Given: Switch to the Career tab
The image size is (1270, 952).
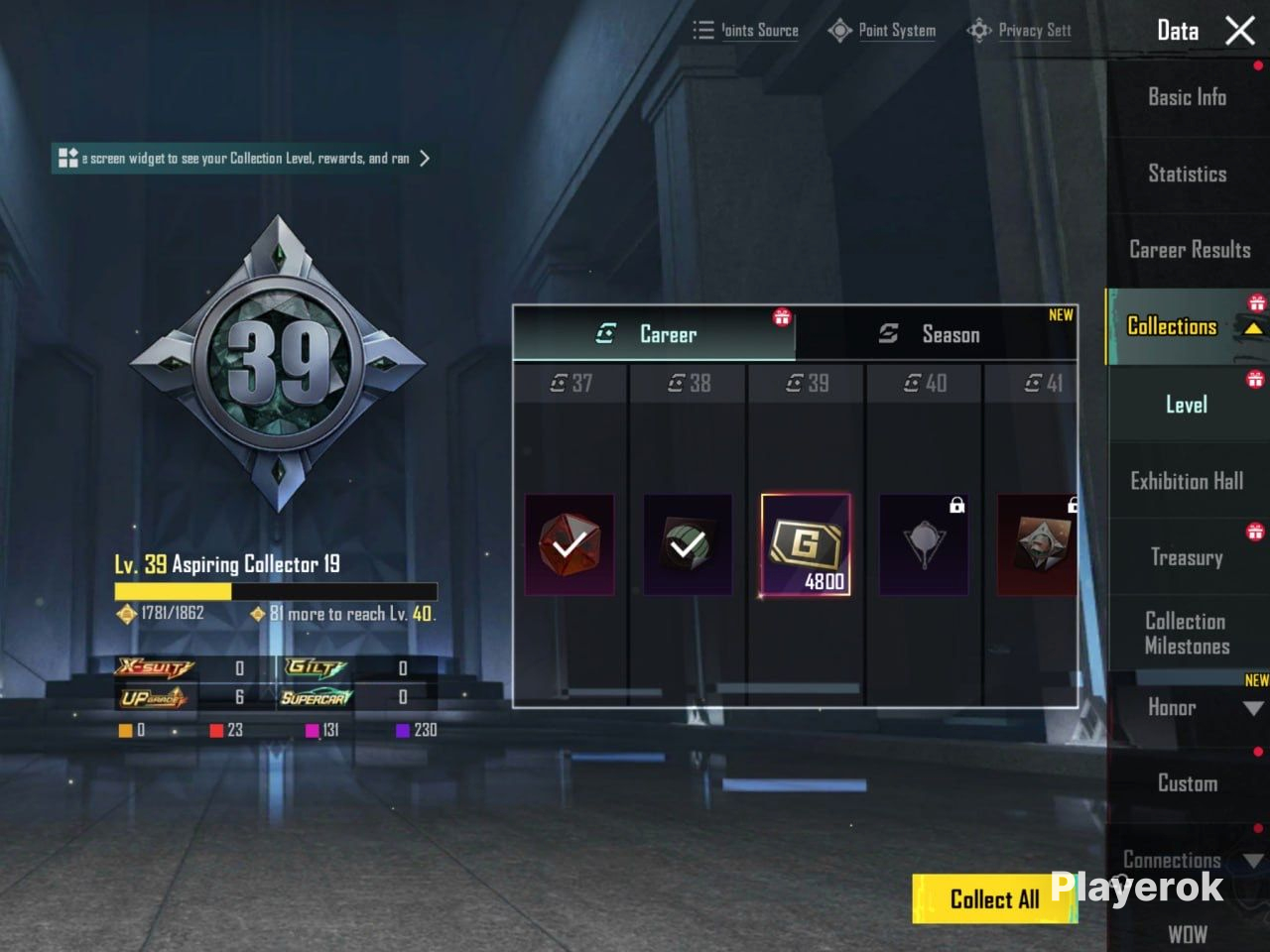Looking at the screenshot, I should (x=653, y=334).
